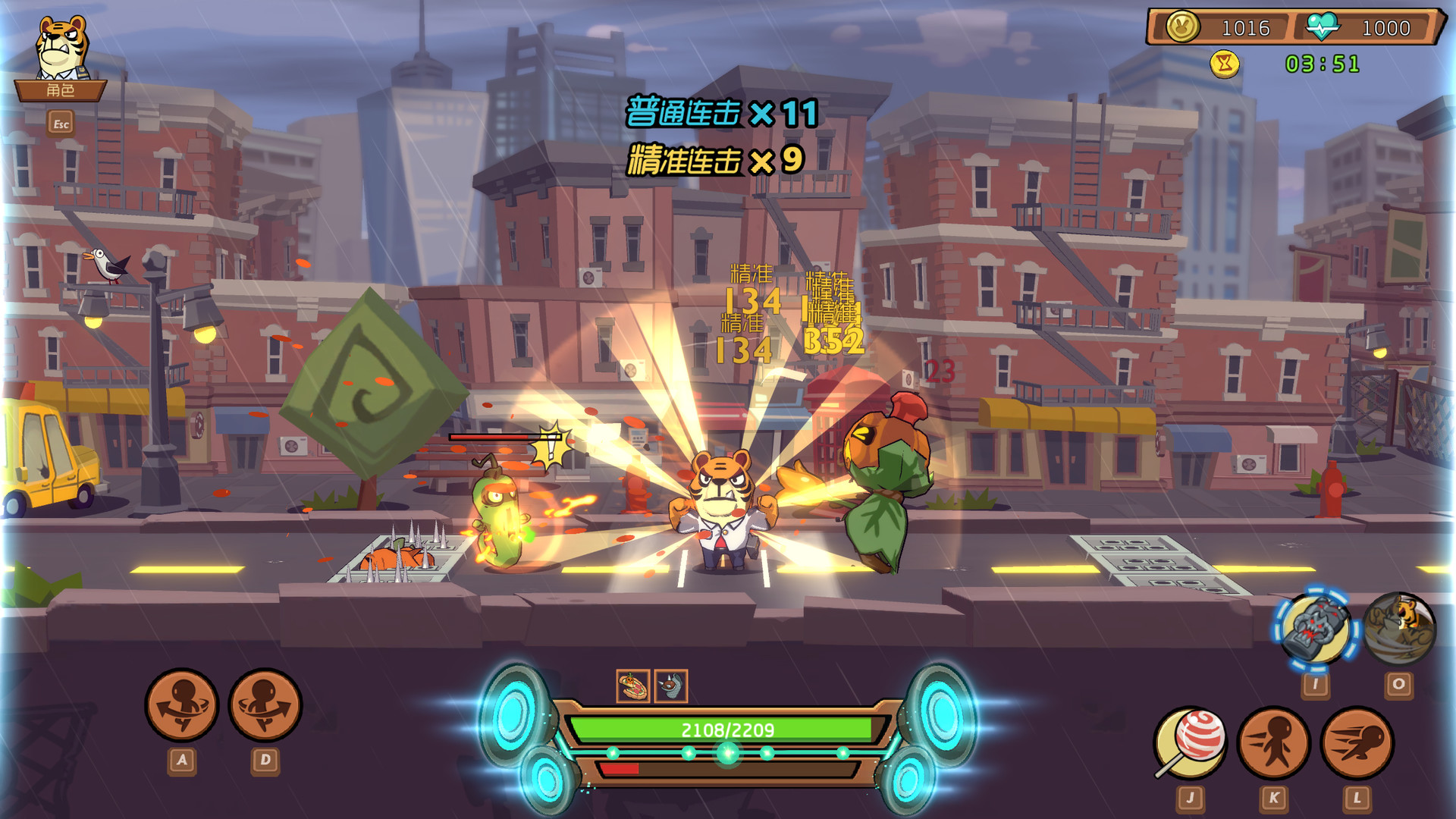Click the green health bar showing 2108/2209
The image size is (1456, 819).
726,730
